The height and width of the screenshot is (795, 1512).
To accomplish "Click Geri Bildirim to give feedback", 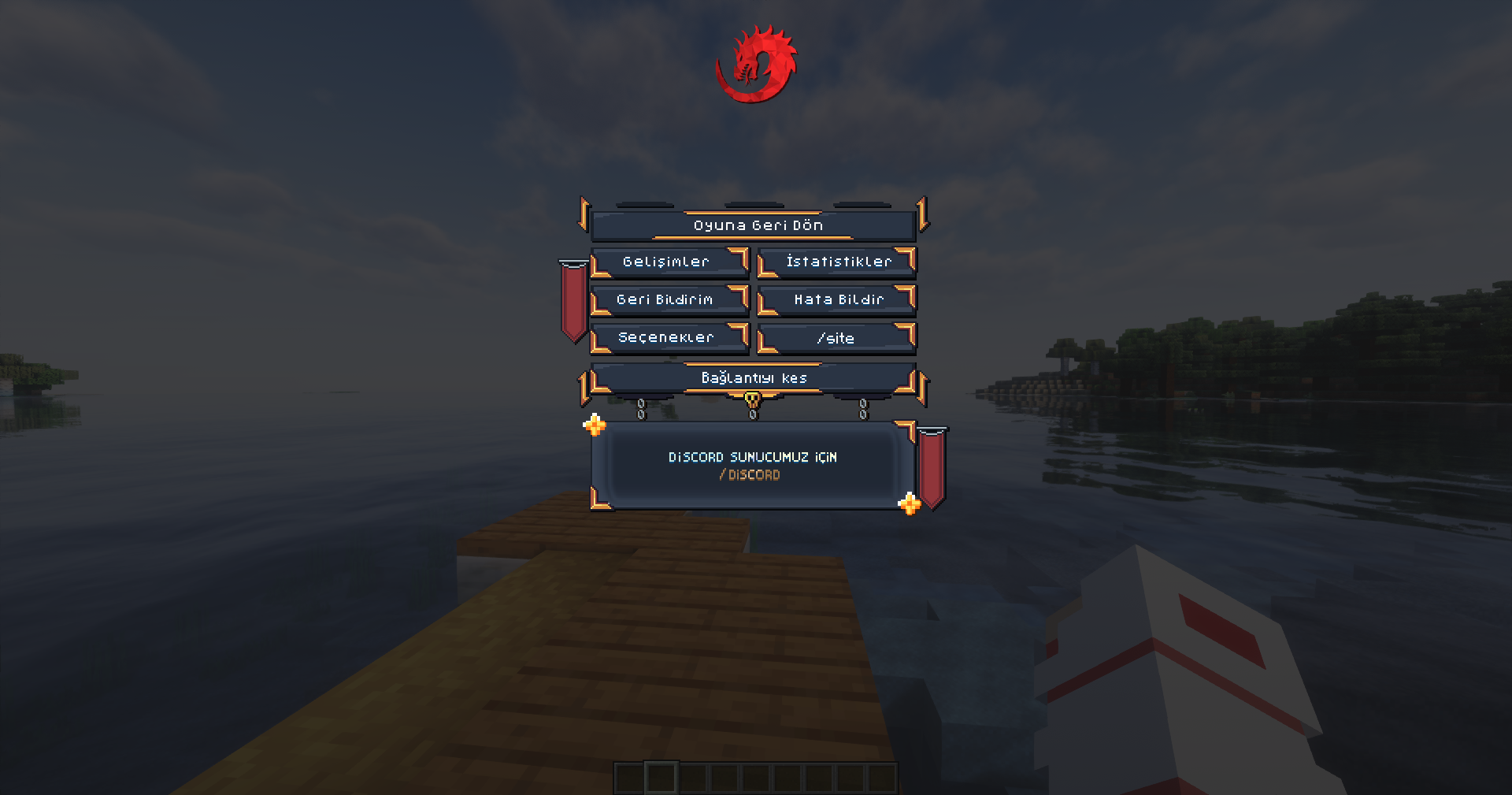I will click(x=669, y=299).
